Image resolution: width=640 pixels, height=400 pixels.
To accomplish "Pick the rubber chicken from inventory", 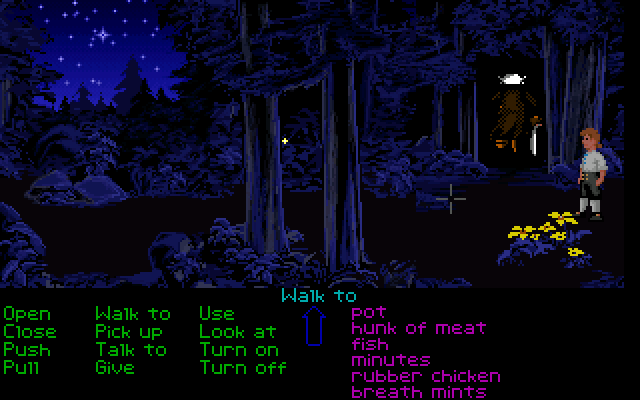I will click(x=425, y=376).
